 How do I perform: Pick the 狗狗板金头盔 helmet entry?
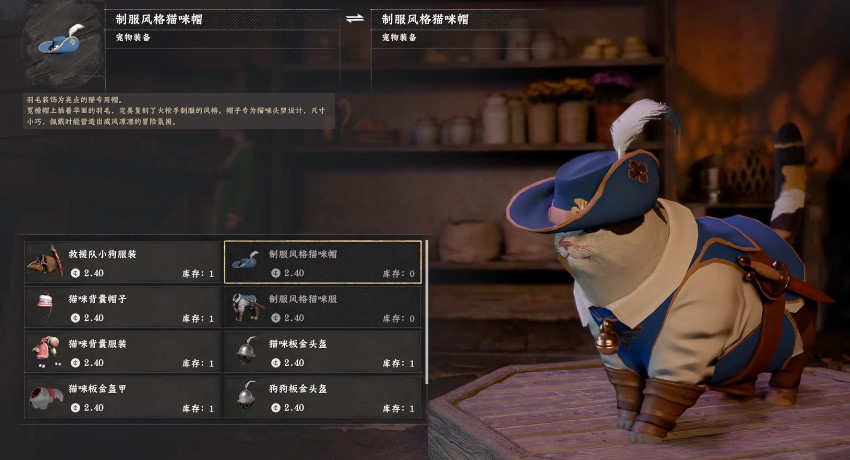click(323, 397)
